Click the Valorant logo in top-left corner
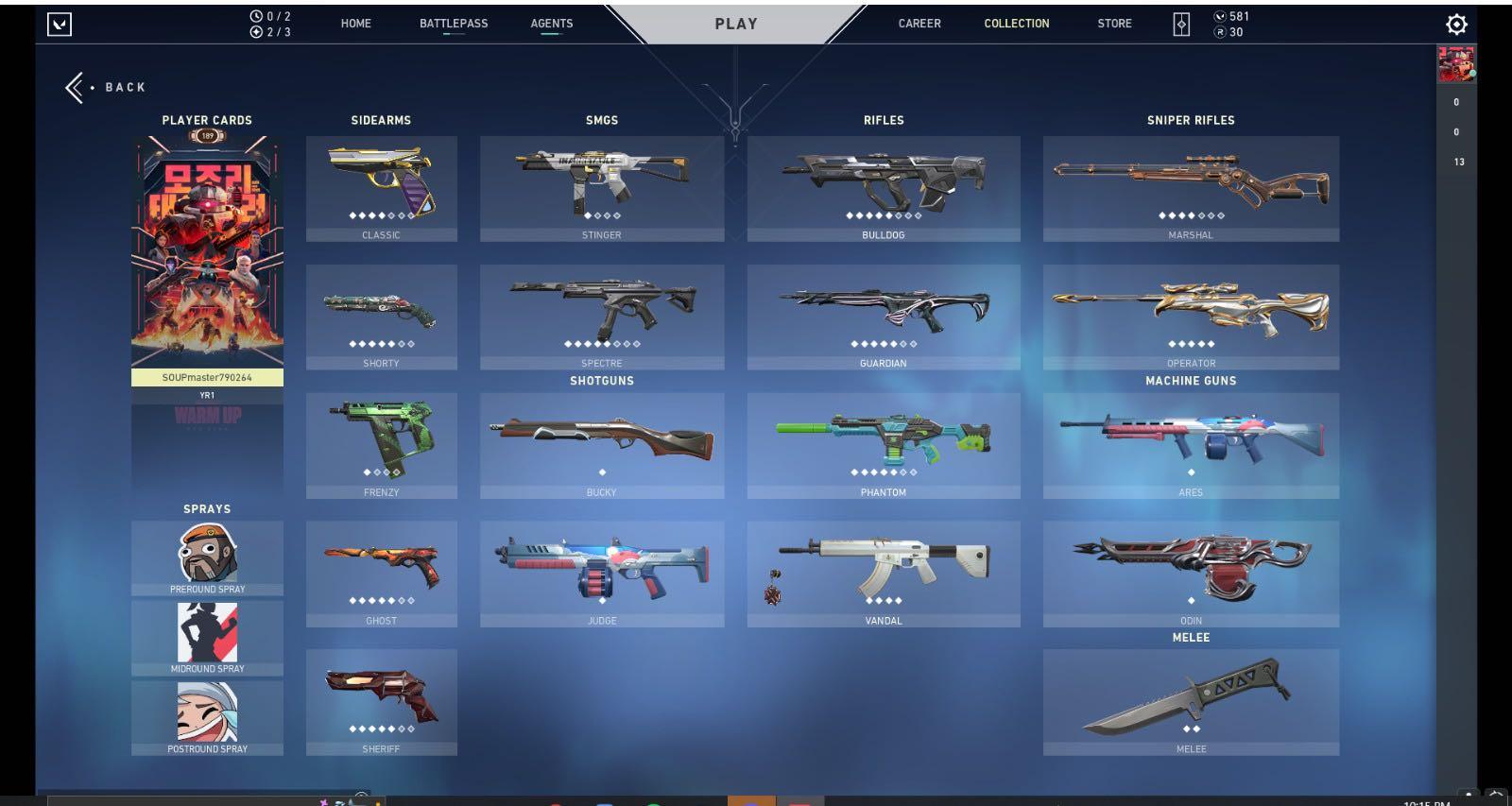 [x=59, y=24]
